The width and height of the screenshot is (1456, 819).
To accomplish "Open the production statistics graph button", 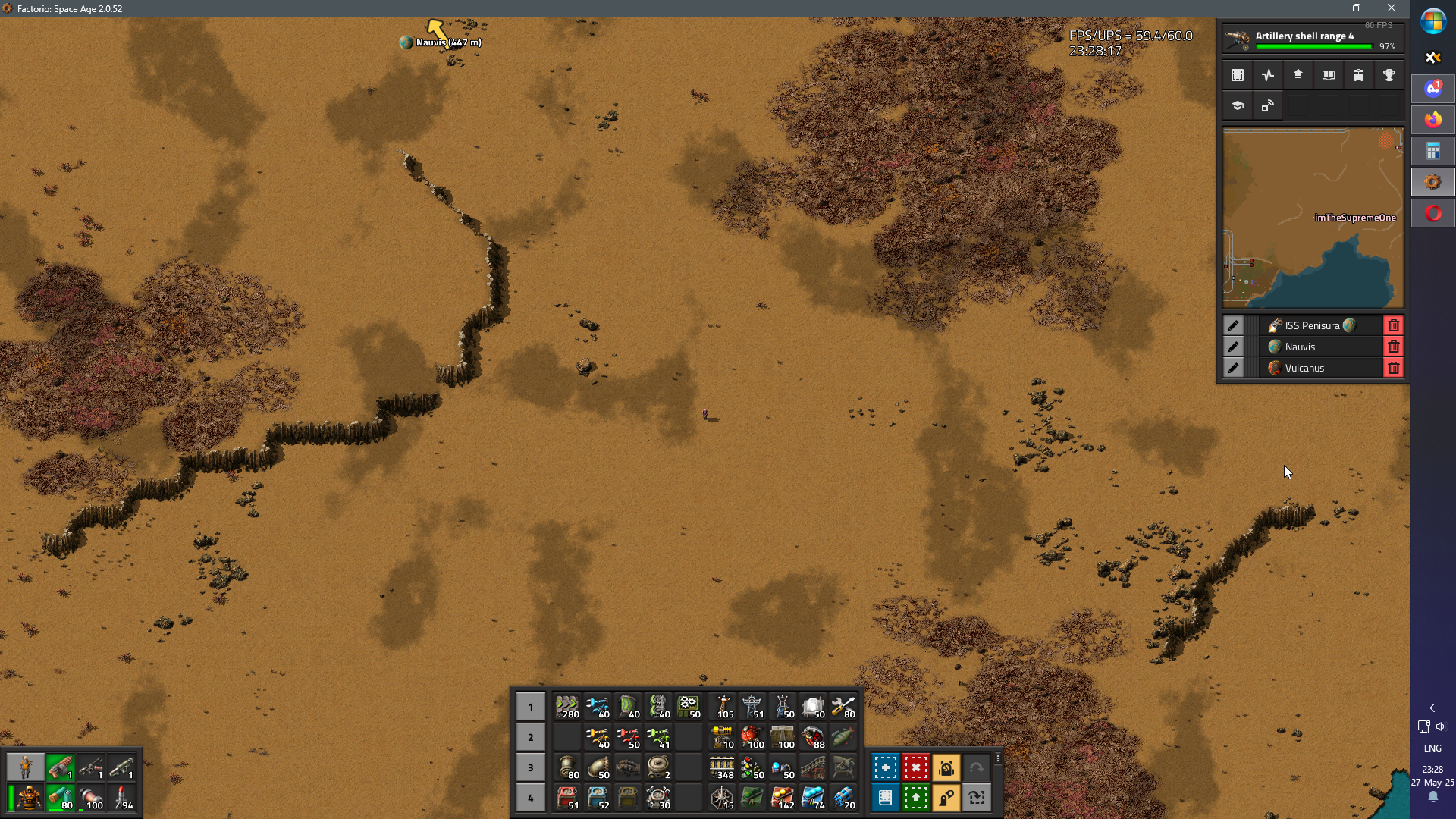I will coord(1268,75).
